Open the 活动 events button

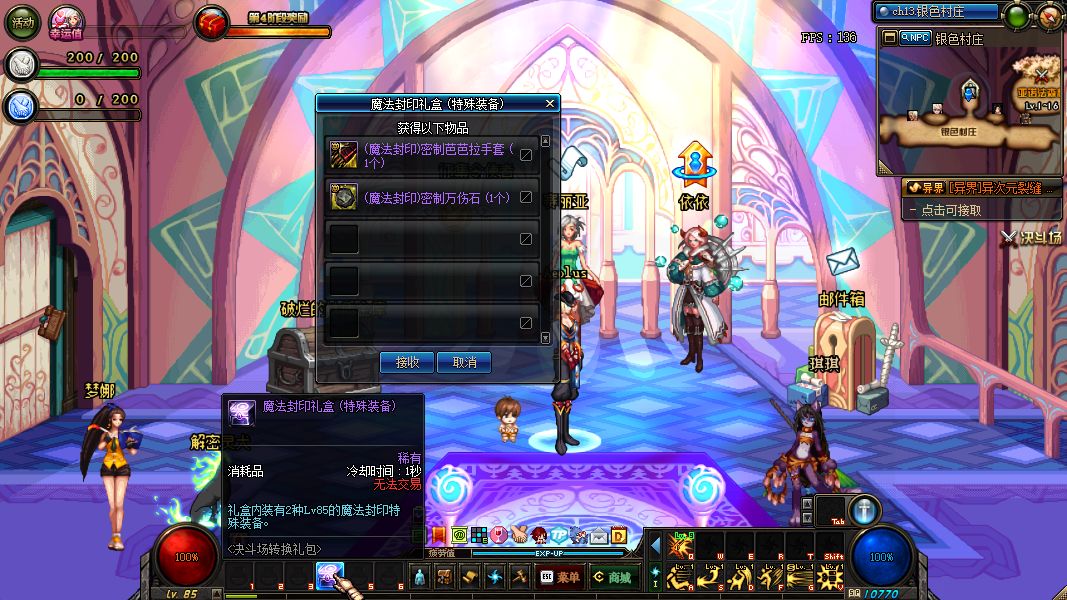click(x=22, y=22)
